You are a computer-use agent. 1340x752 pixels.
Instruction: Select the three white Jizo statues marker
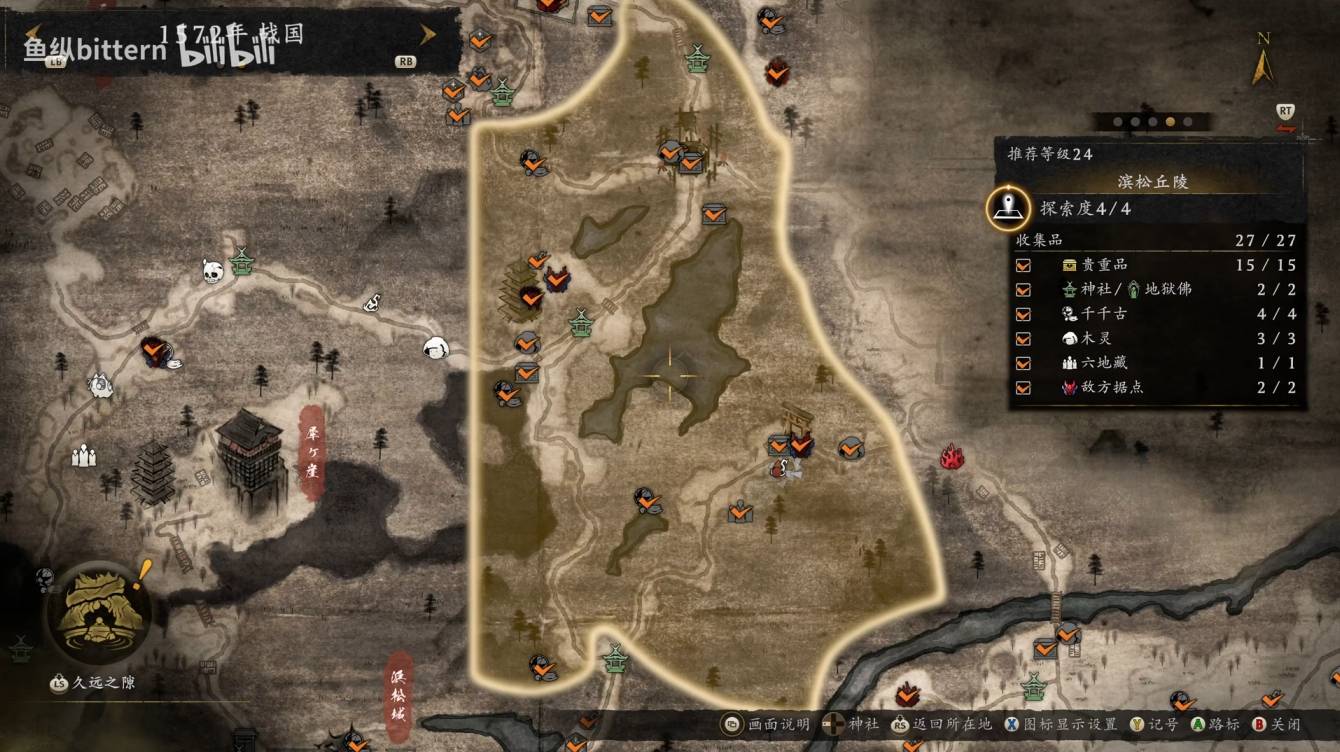84,456
